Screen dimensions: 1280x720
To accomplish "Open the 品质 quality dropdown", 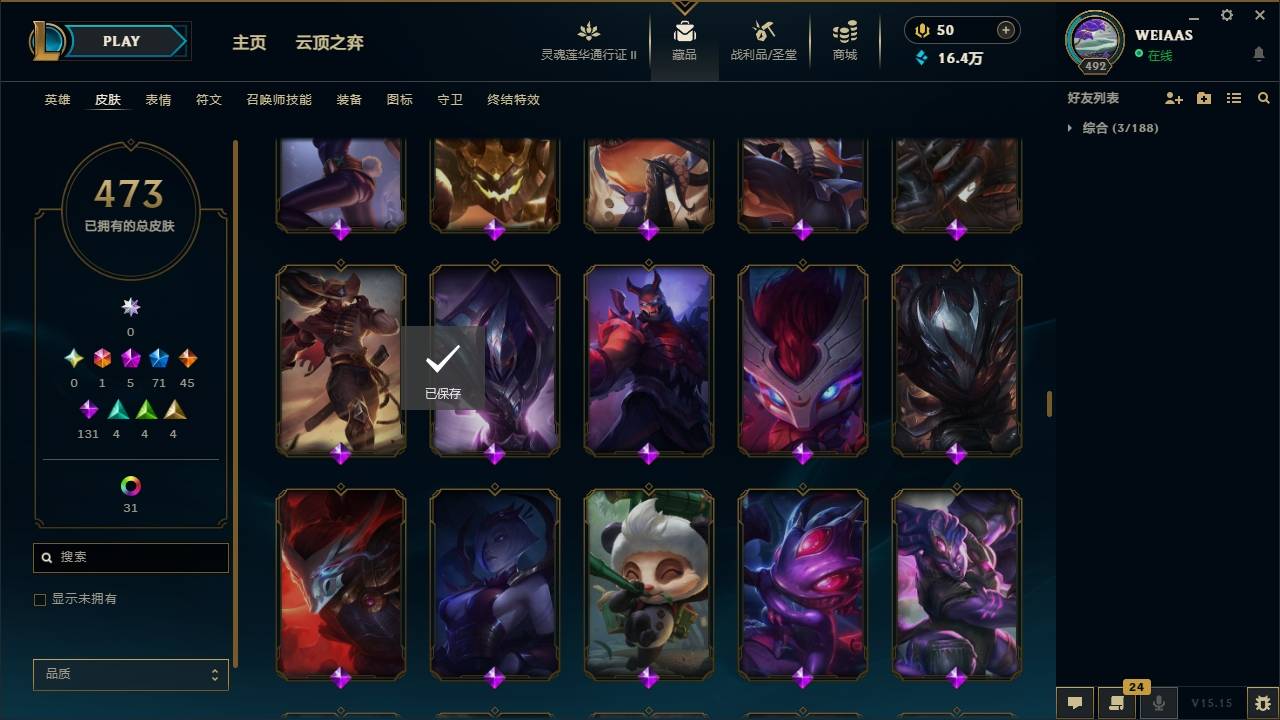I will [x=130, y=674].
